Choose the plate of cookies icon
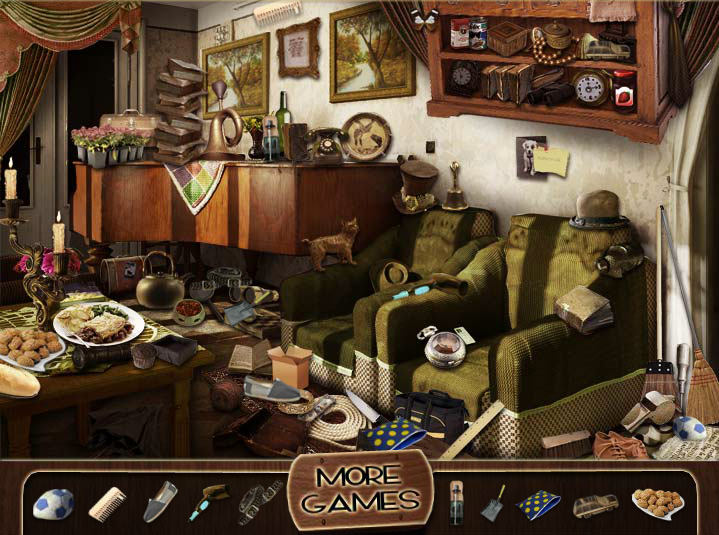719x535 pixels. pos(657,502)
